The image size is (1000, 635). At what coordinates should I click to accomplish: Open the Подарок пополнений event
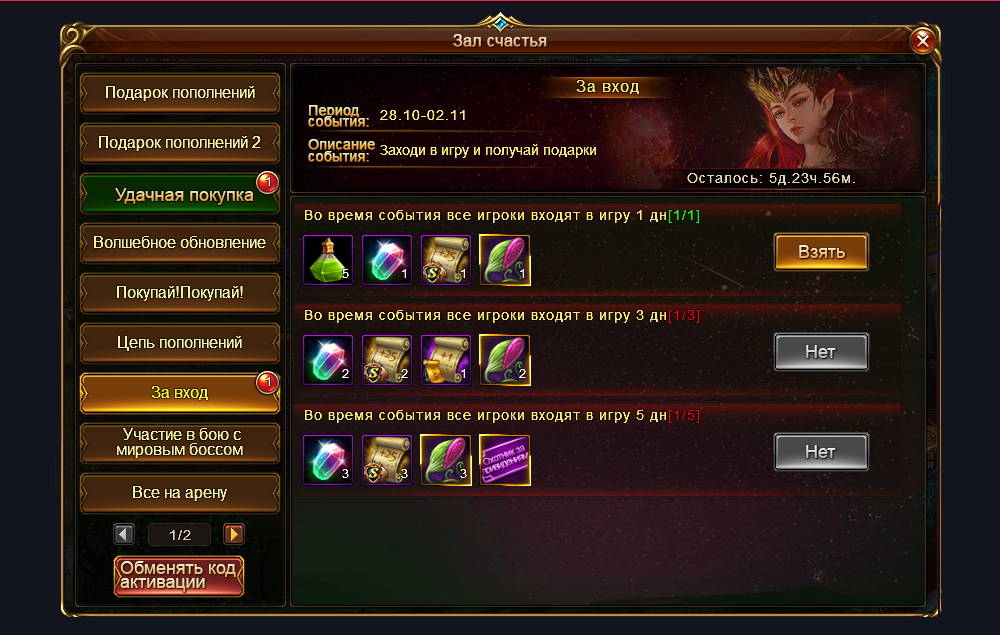[180, 93]
